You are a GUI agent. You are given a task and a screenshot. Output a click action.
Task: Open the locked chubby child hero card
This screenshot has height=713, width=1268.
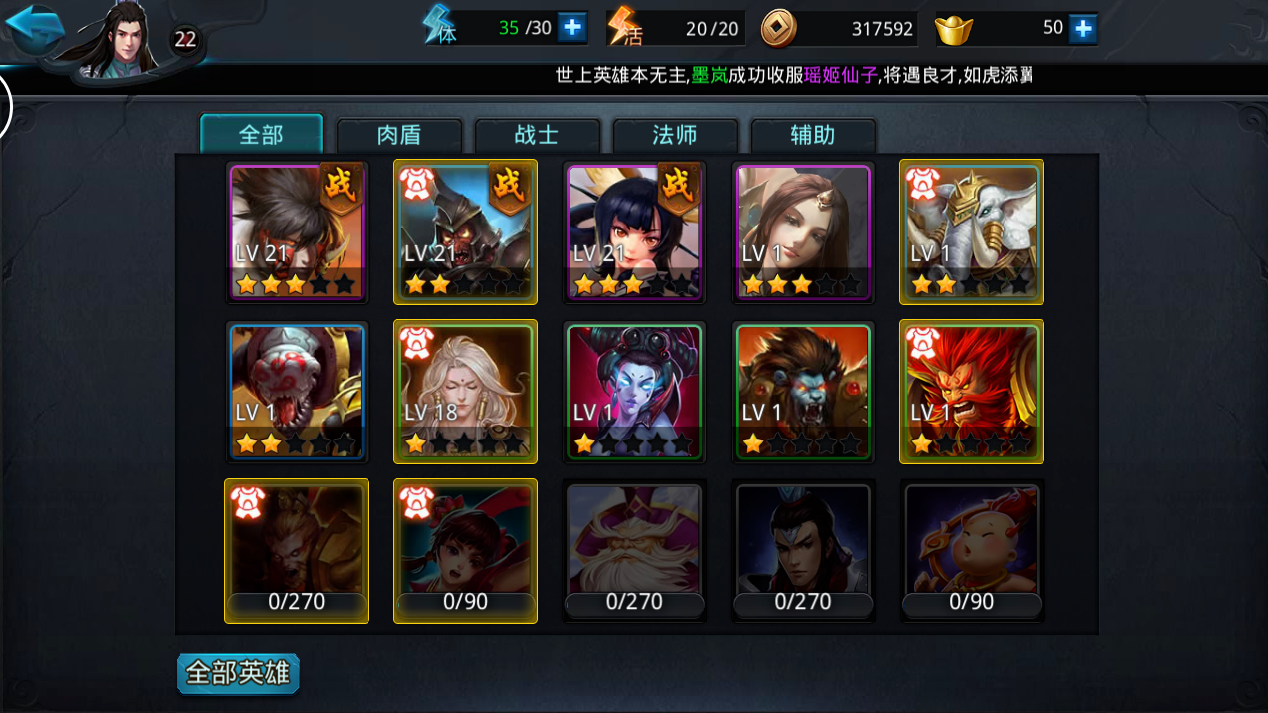[x=971, y=550]
